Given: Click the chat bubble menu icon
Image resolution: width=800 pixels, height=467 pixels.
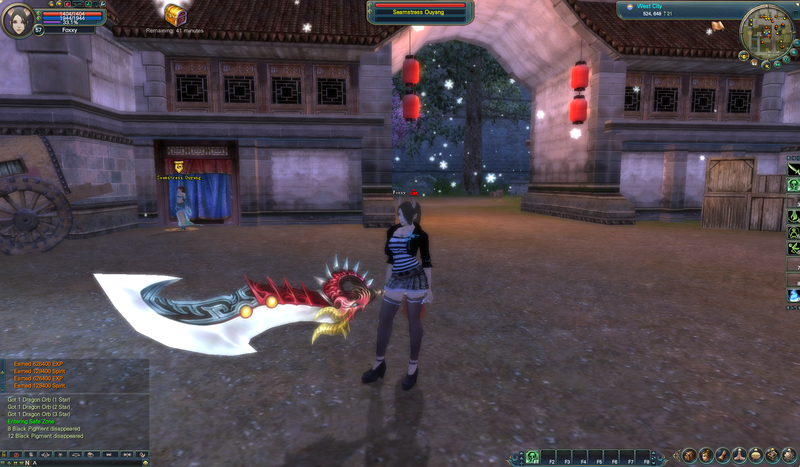Looking at the screenshot, I should click(x=756, y=457).
